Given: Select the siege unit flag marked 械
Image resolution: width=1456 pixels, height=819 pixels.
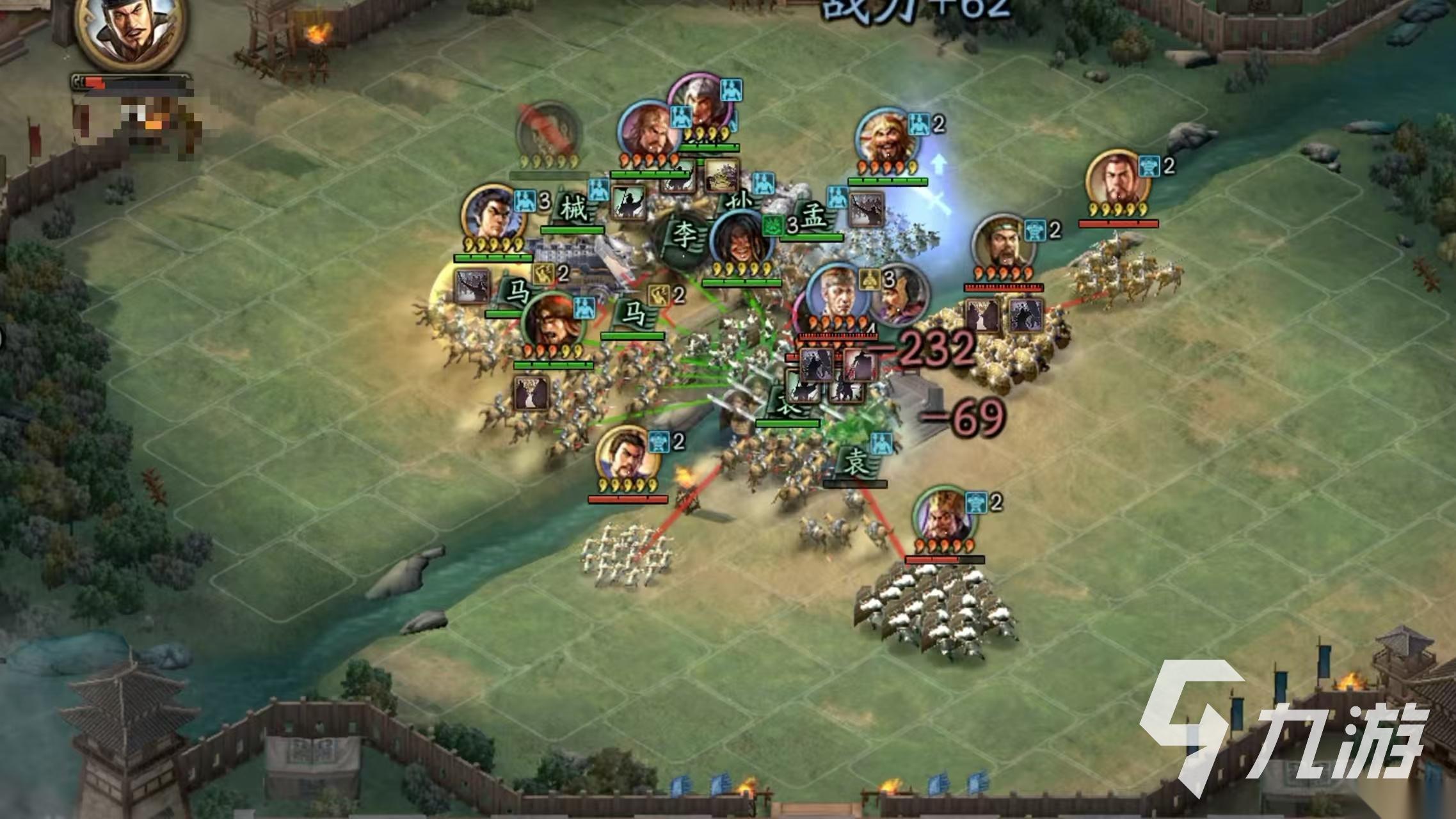Looking at the screenshot, I should click(x=573, y=209).
